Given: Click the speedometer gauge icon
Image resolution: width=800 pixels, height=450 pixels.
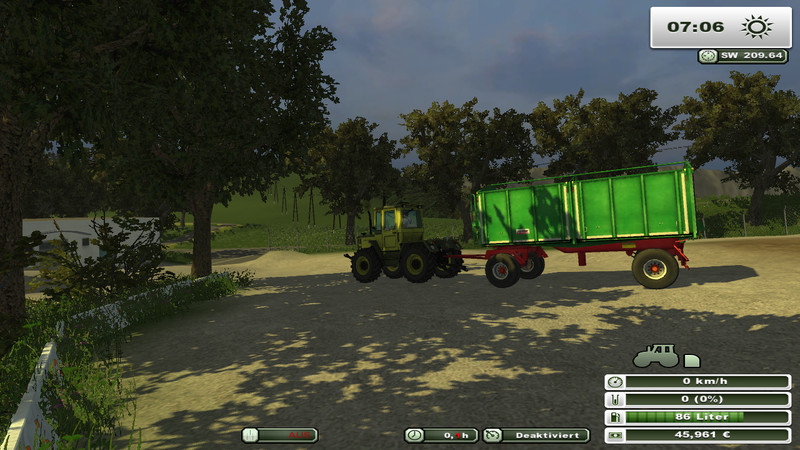Looking at the screenshot, I should tap(614, 381).
